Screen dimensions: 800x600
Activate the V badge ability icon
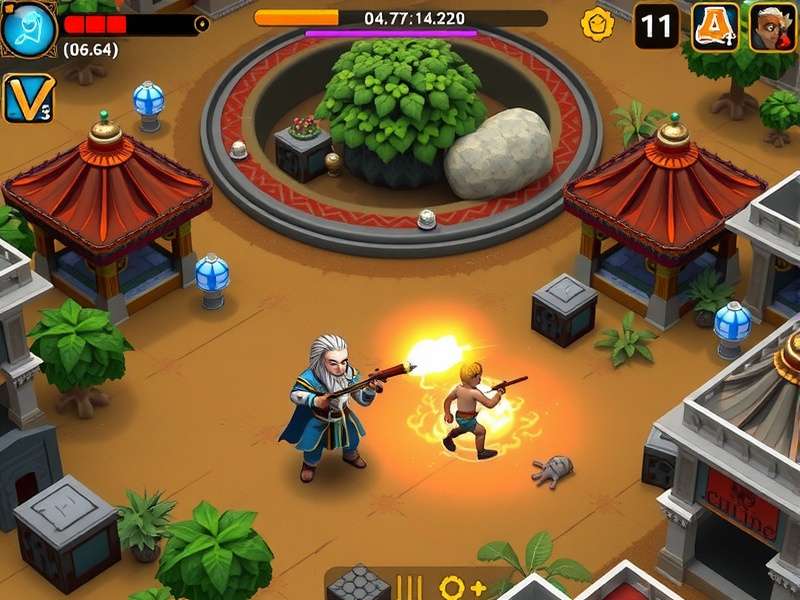point(27,98)
